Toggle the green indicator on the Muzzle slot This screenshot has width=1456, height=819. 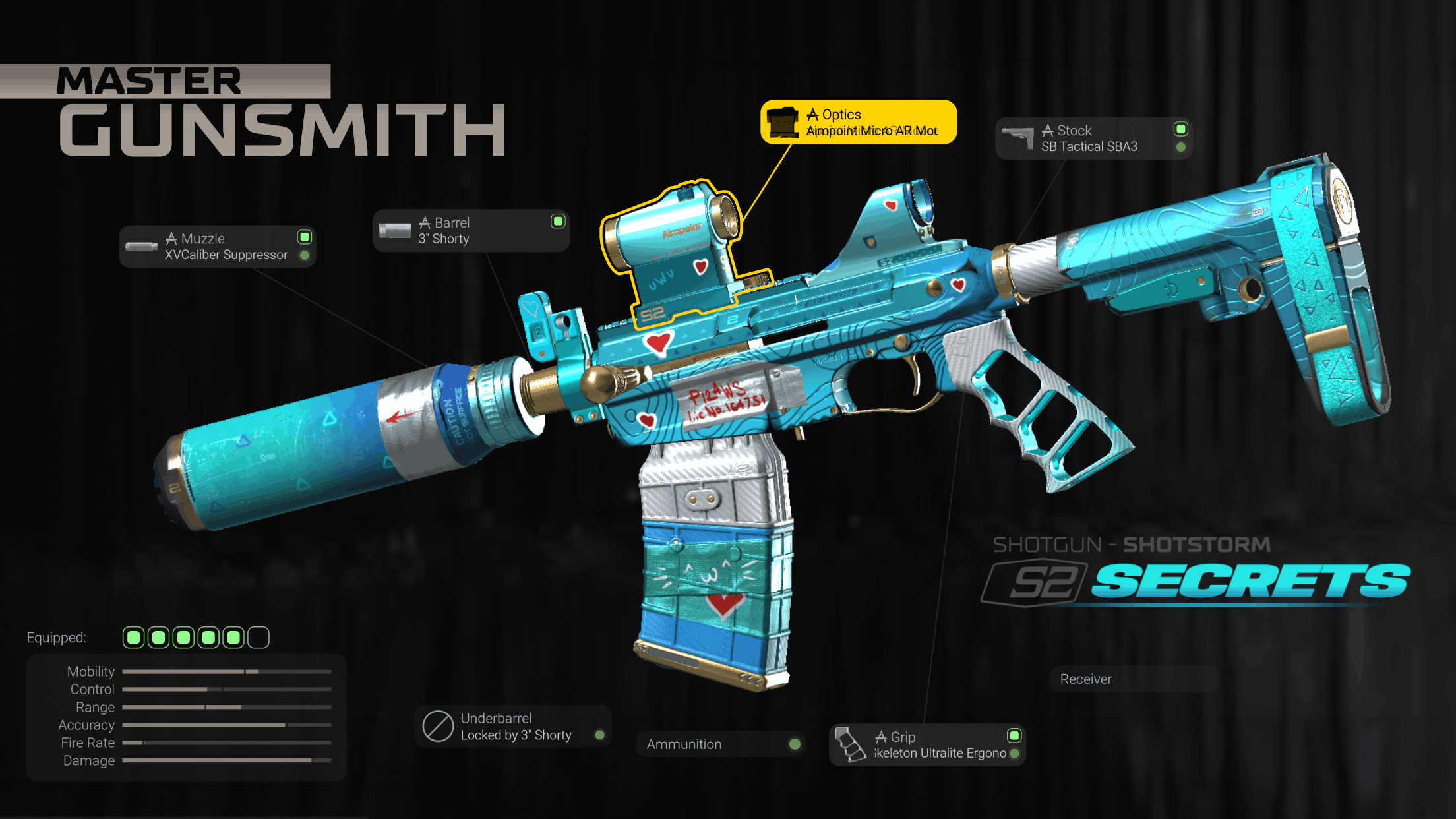pos(304,238)
